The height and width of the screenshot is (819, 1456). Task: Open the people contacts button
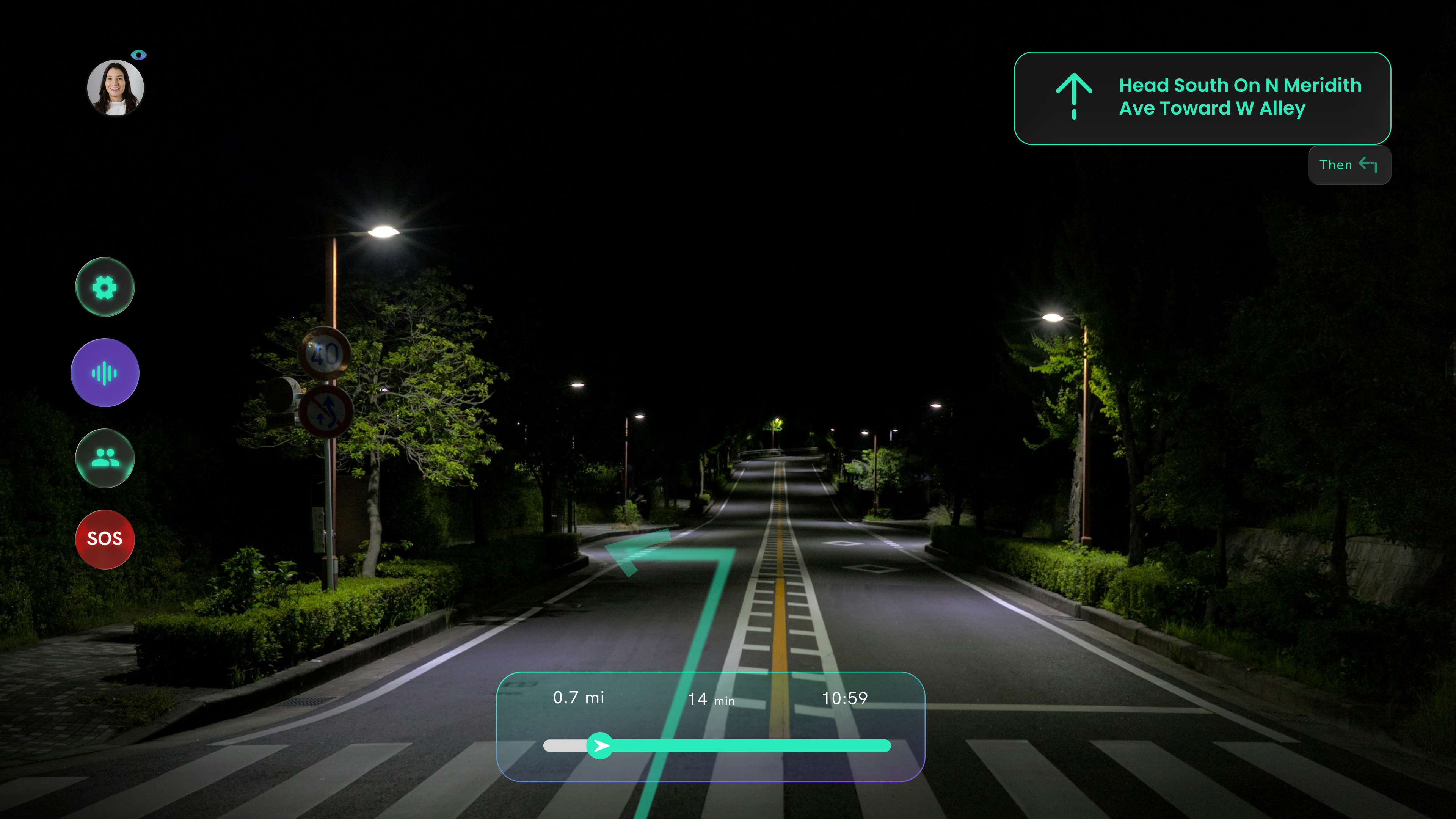(105, 458)
